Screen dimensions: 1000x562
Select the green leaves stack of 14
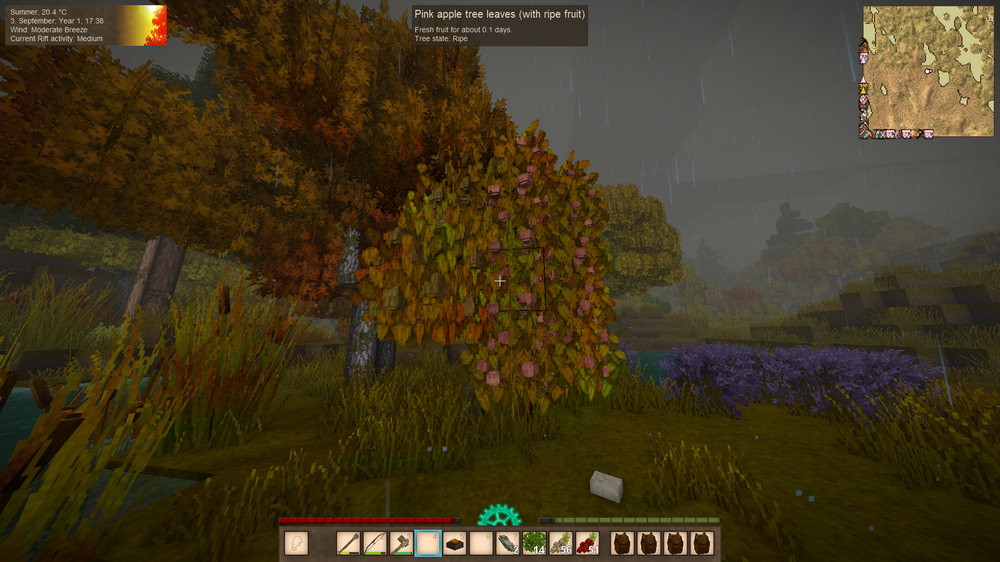(x=533, y=543)
